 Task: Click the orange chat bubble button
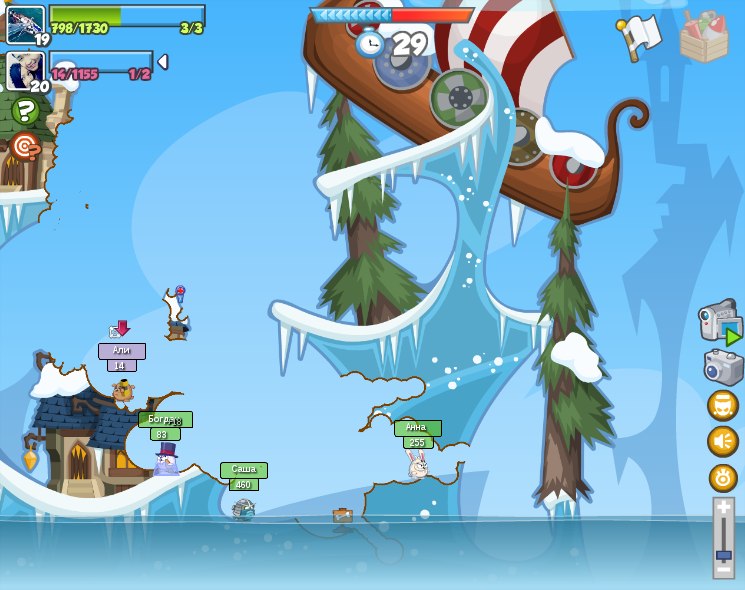tap(722, 405)
